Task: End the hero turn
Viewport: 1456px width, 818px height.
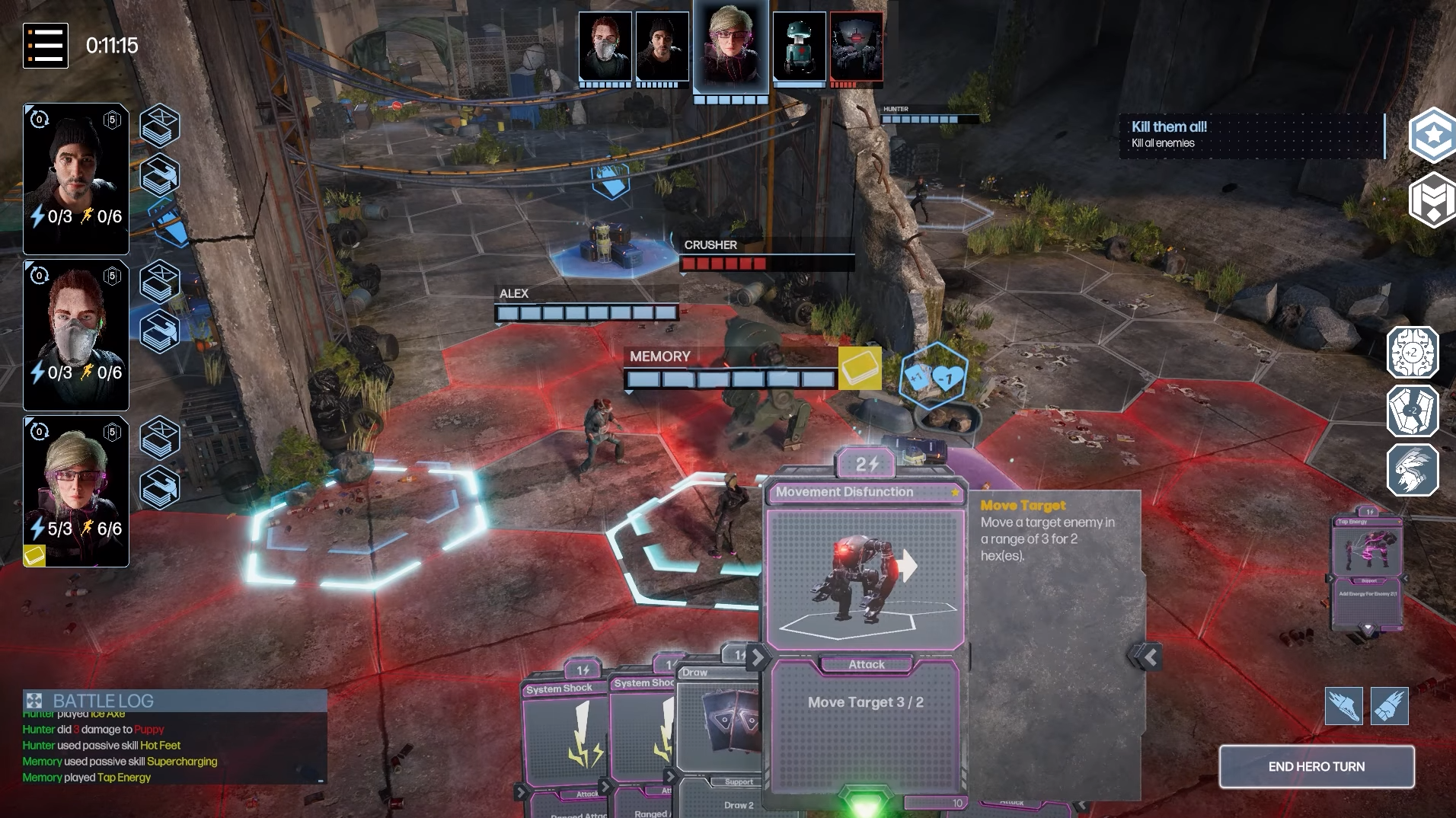Action: pos(1316,766)
